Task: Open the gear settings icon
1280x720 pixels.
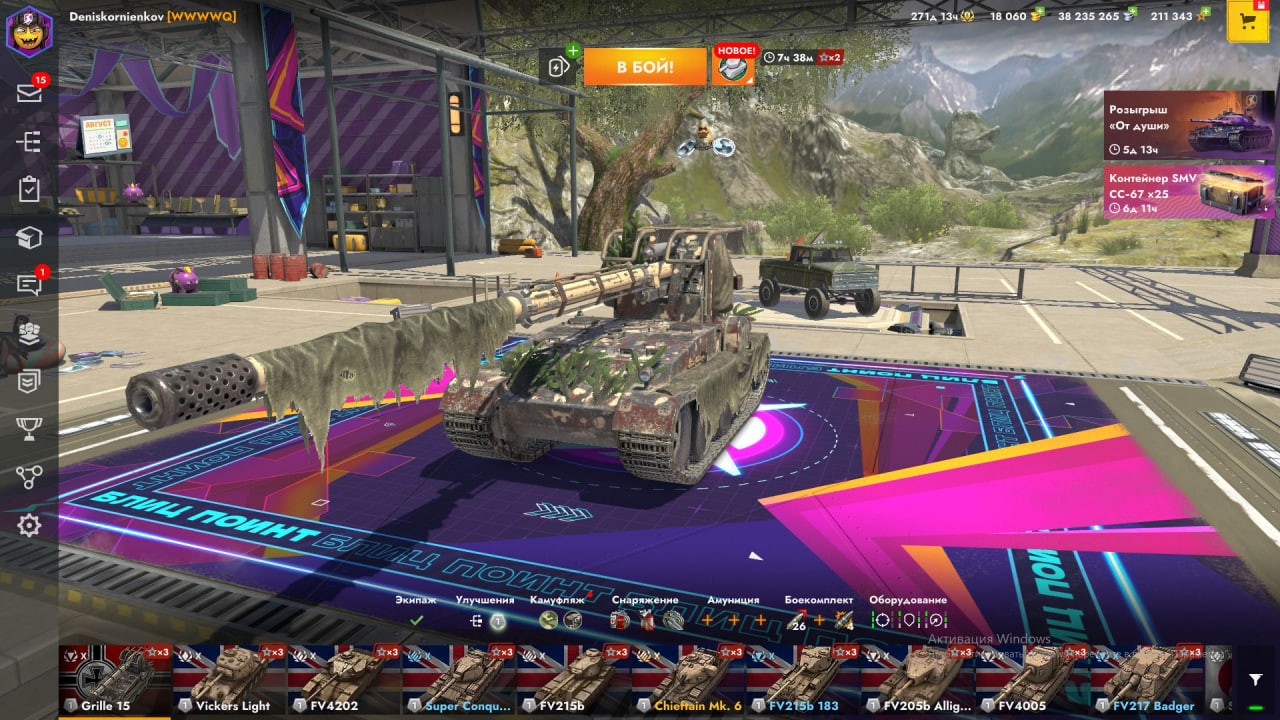Action: (x=29, y=525)
